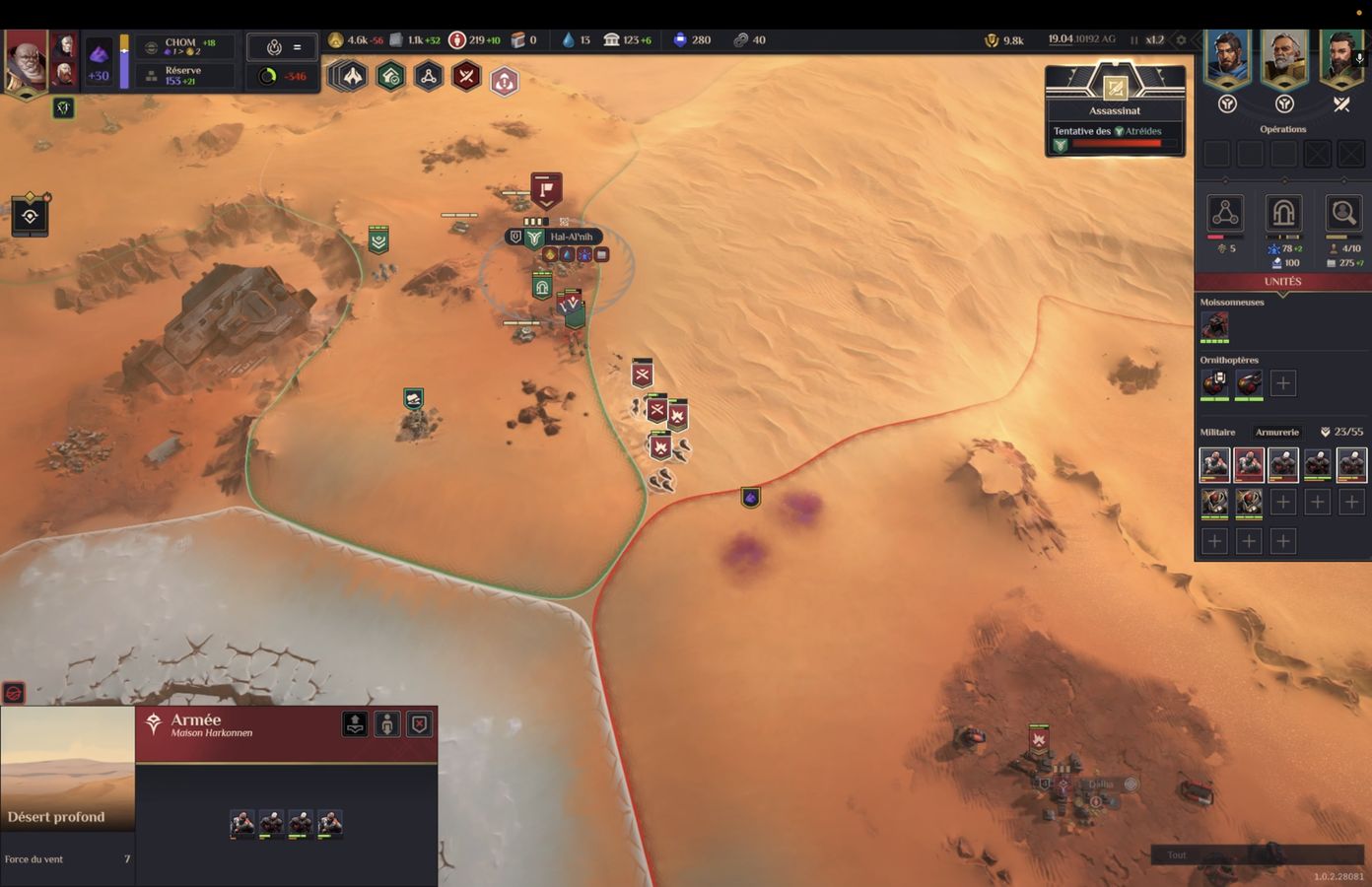Open the three-node network hexagon icon
Viewport: 1372px width, 887px height.
point(429,77)
